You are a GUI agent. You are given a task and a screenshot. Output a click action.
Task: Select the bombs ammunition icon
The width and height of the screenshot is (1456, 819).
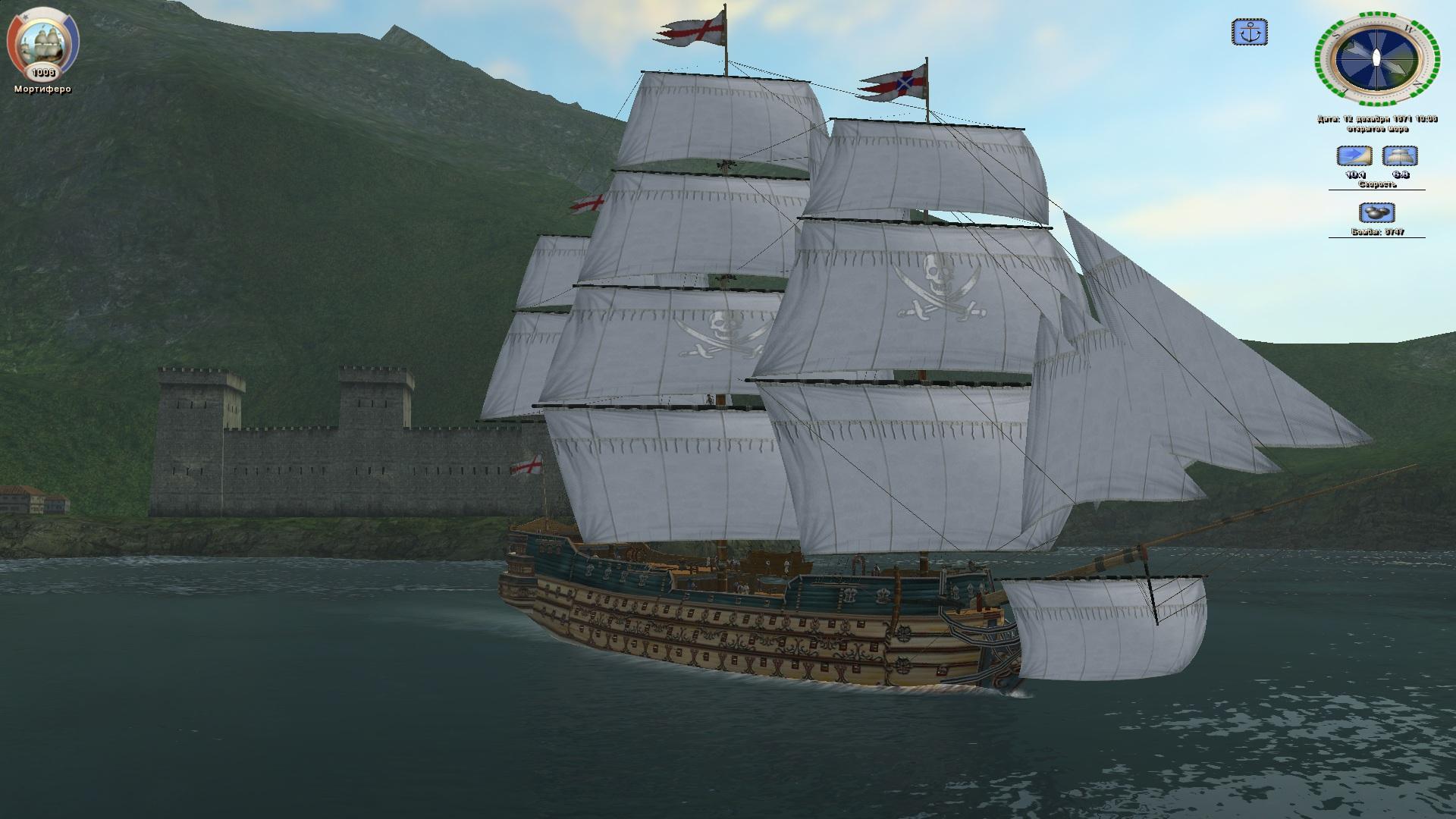click(1376, 212)
